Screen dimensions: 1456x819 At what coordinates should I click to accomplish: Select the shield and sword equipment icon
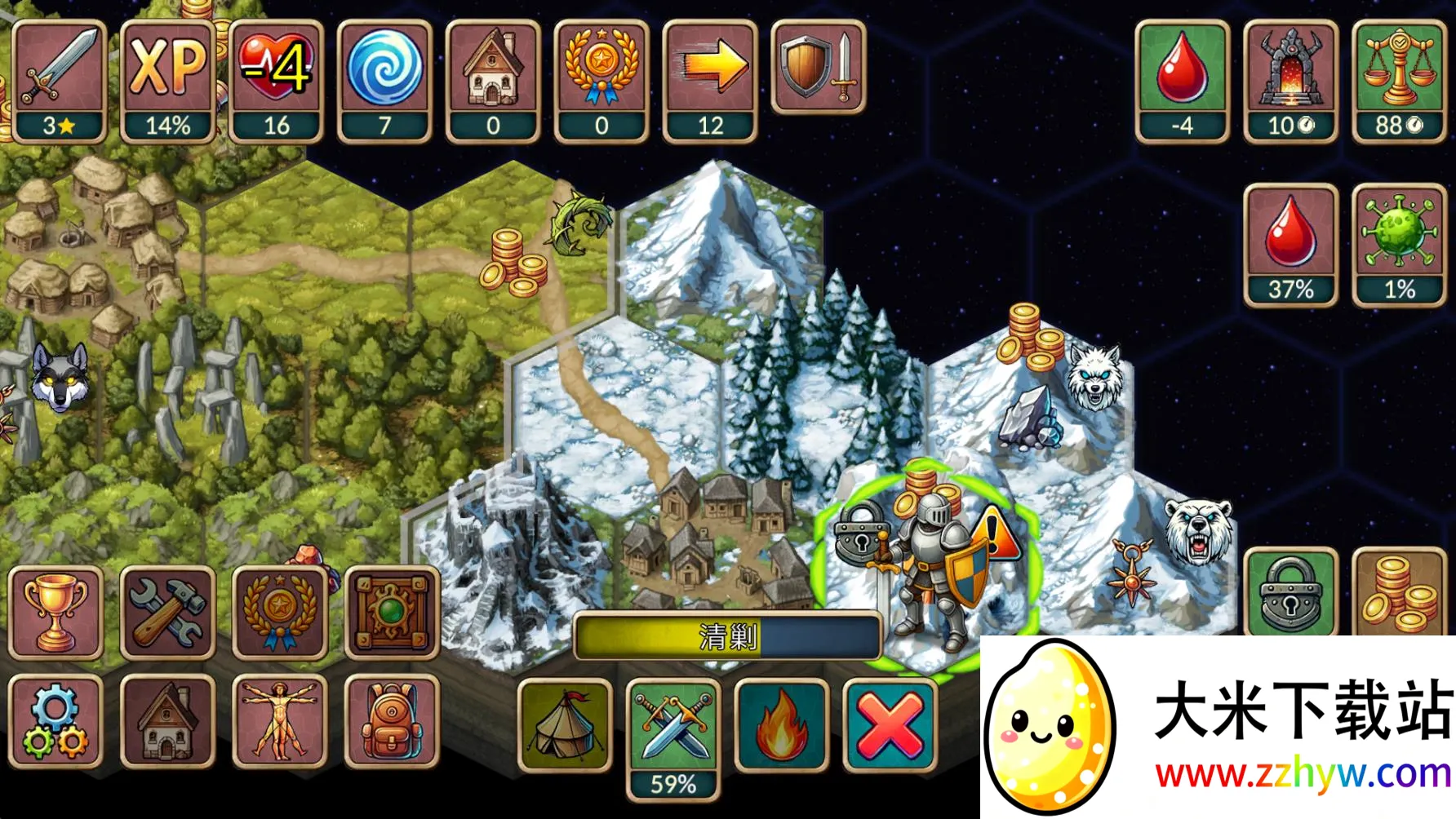(819, 68)
